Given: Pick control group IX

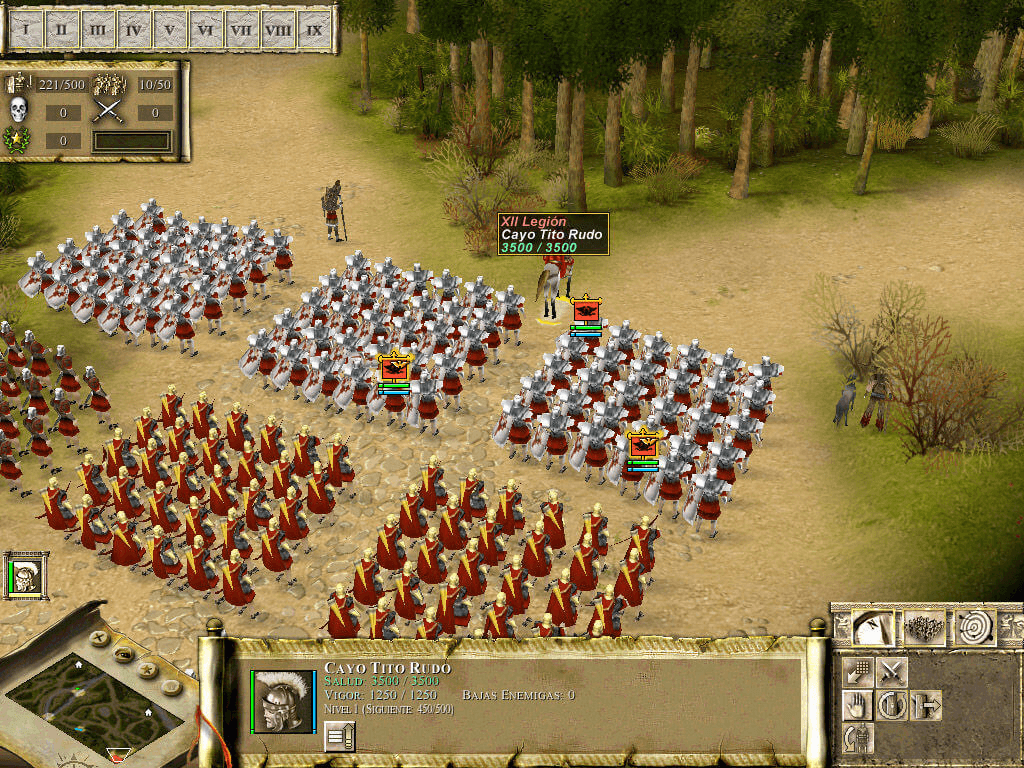Looking at the screenshot, I should (x=314, y=29).
